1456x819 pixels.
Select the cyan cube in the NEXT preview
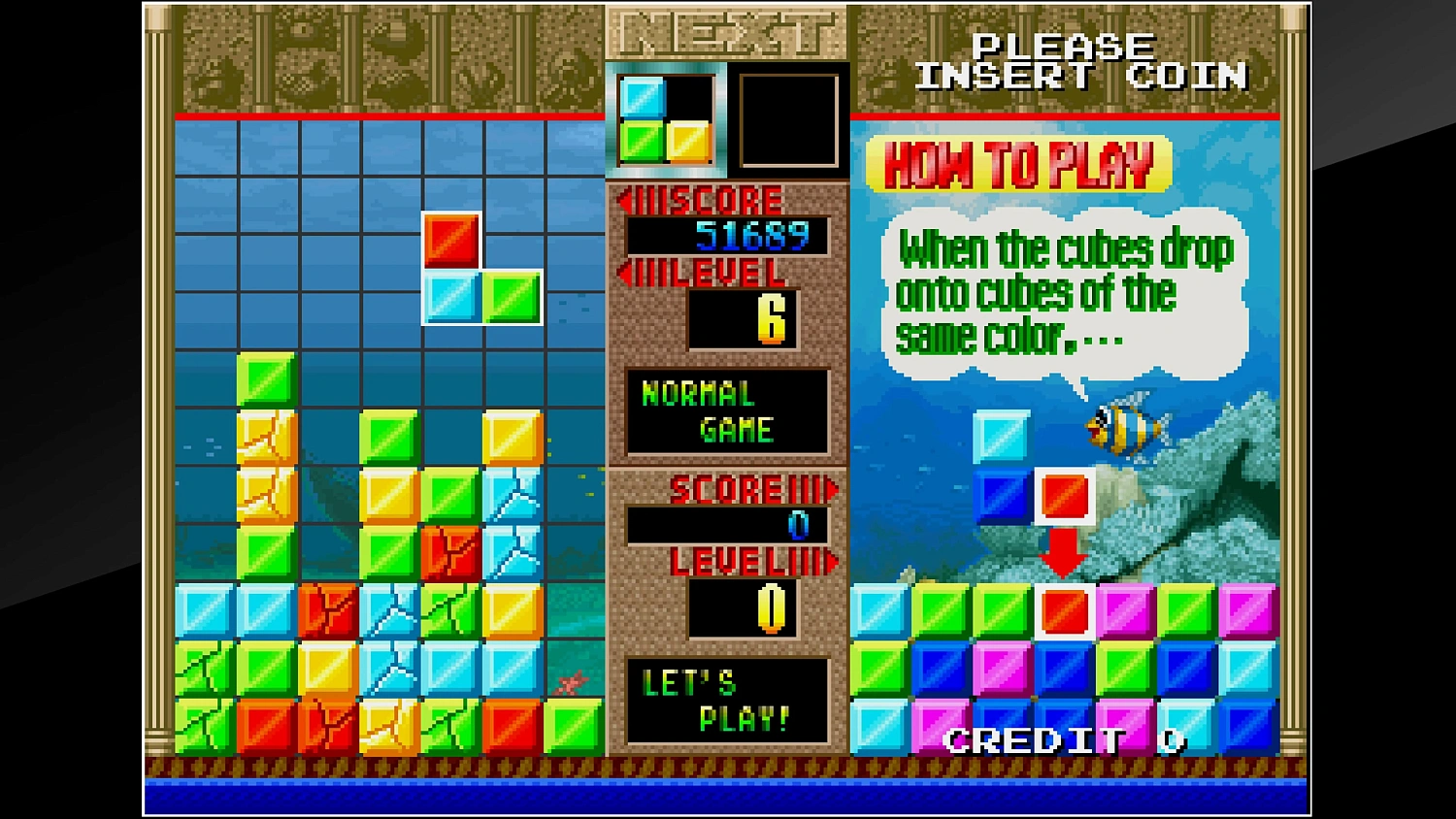(643, 97)
